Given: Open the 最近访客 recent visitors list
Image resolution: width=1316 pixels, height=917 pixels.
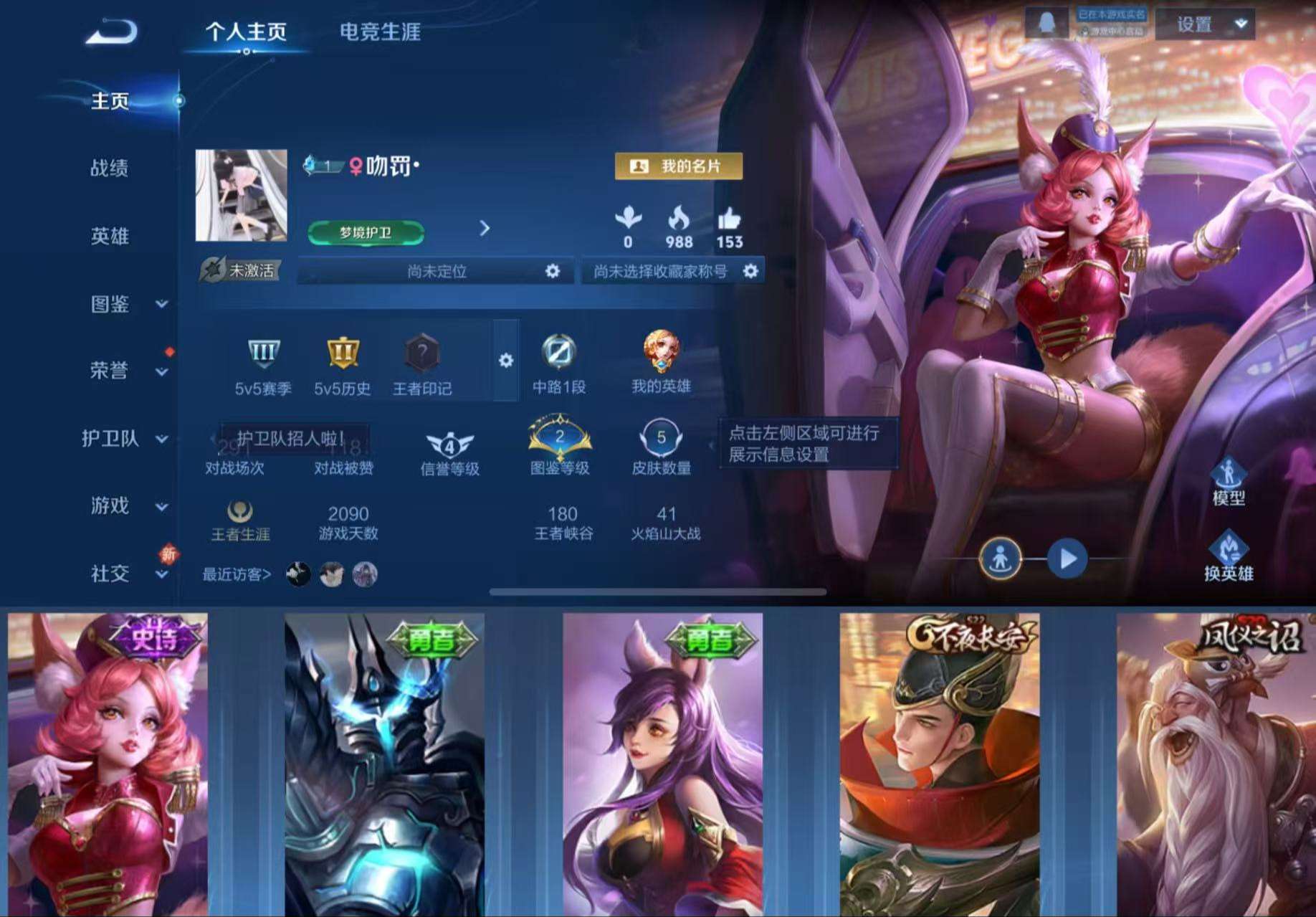Looking at the screenshot, I should (237, 574).
